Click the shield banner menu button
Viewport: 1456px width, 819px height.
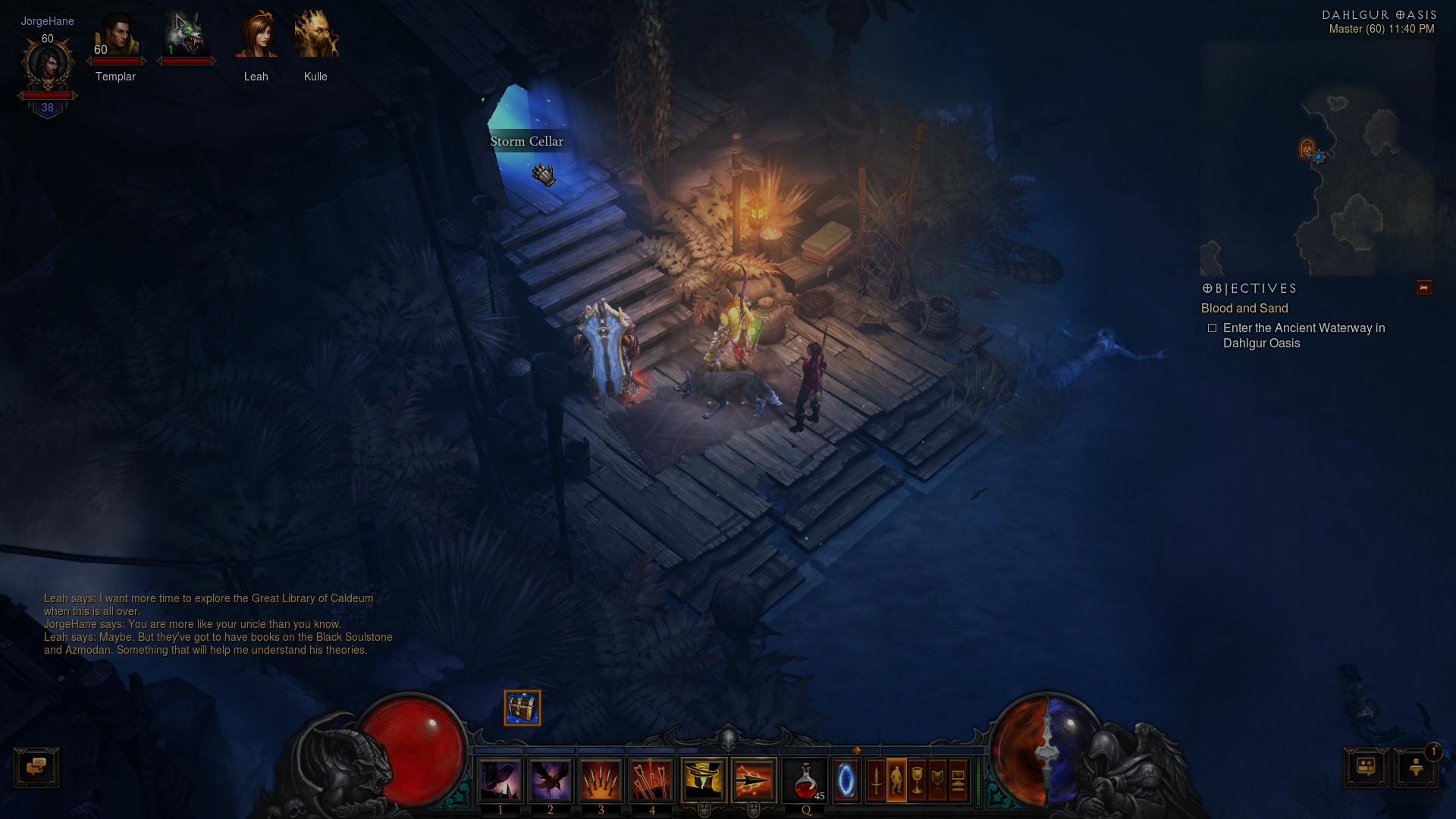(937, 780)
